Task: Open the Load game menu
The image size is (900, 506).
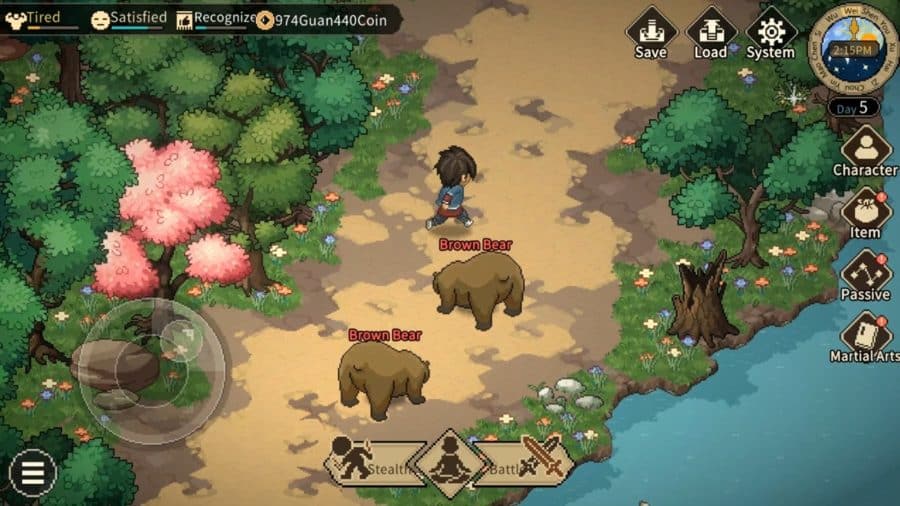Action: pos(711,31)
